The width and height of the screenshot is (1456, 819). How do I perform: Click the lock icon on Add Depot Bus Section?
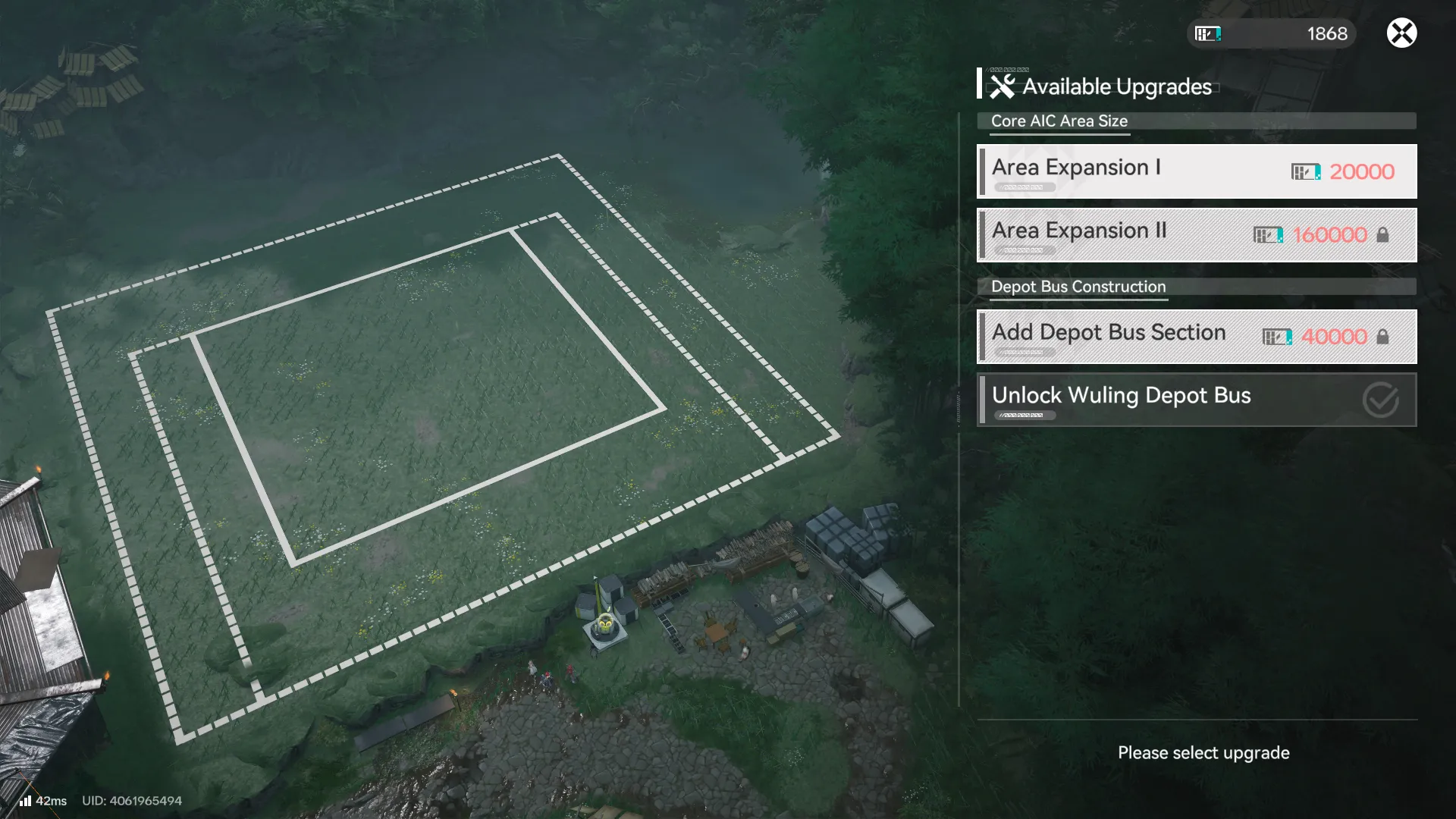(1385, 336)
